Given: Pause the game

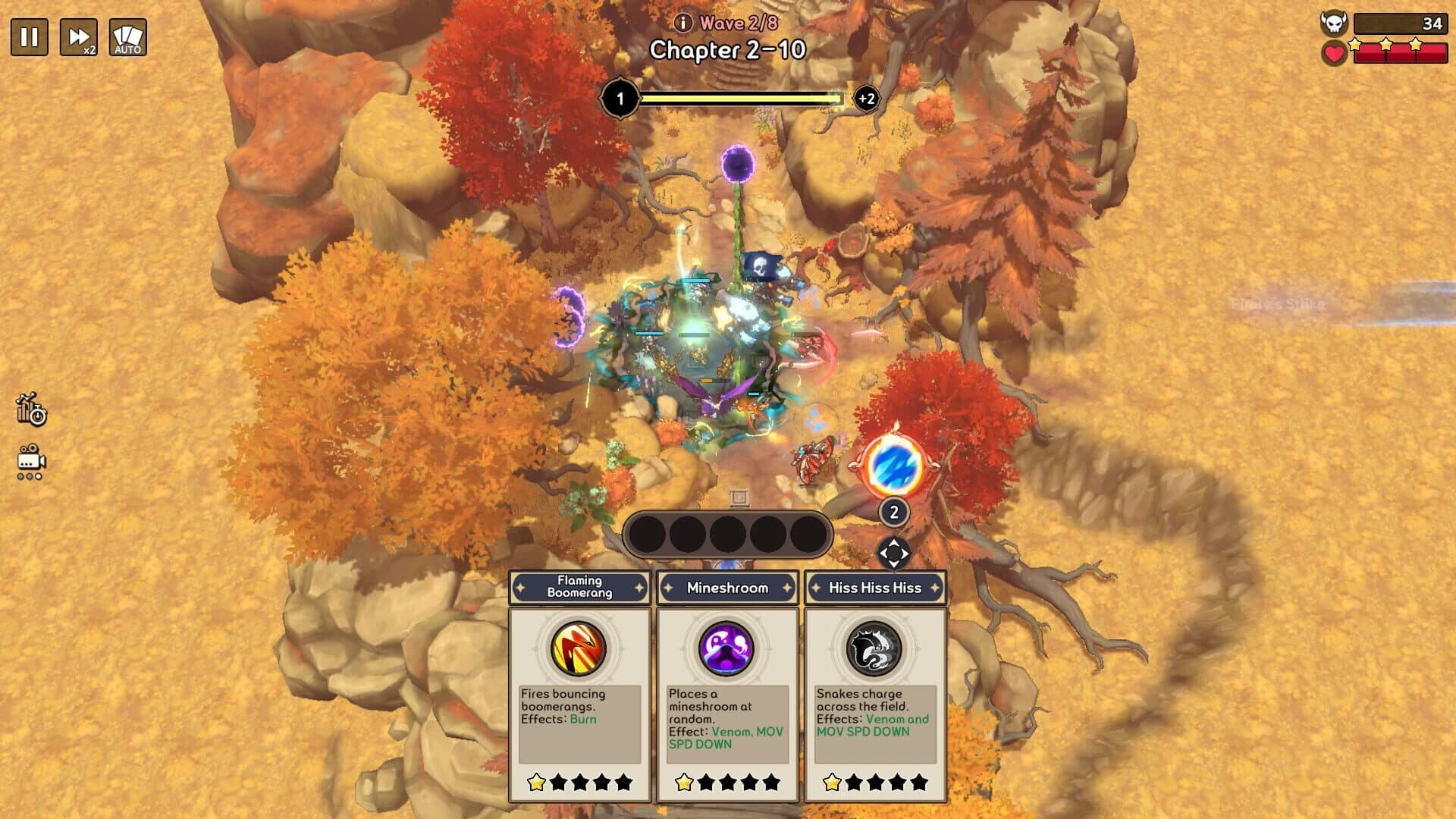Looking at the screenshot, I should pos(28,35).
